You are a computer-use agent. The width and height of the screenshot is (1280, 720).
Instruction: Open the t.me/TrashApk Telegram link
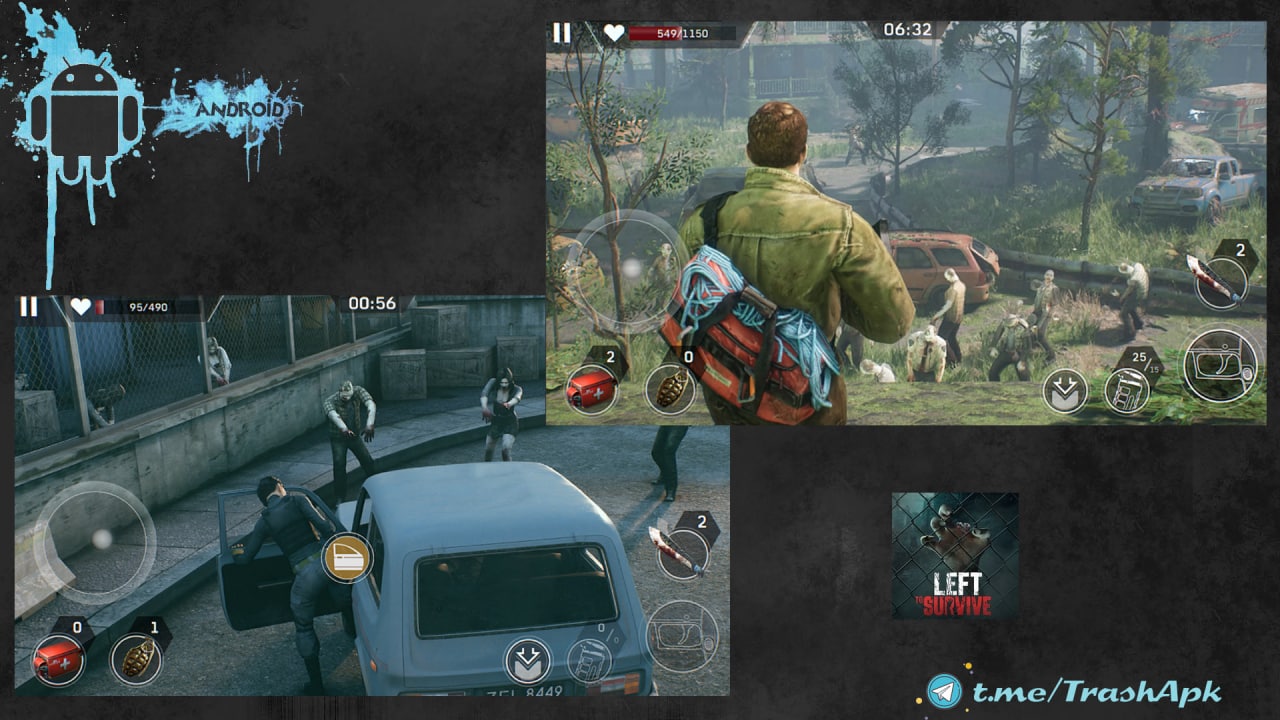pyautogui.click(x=1075, y=691)
